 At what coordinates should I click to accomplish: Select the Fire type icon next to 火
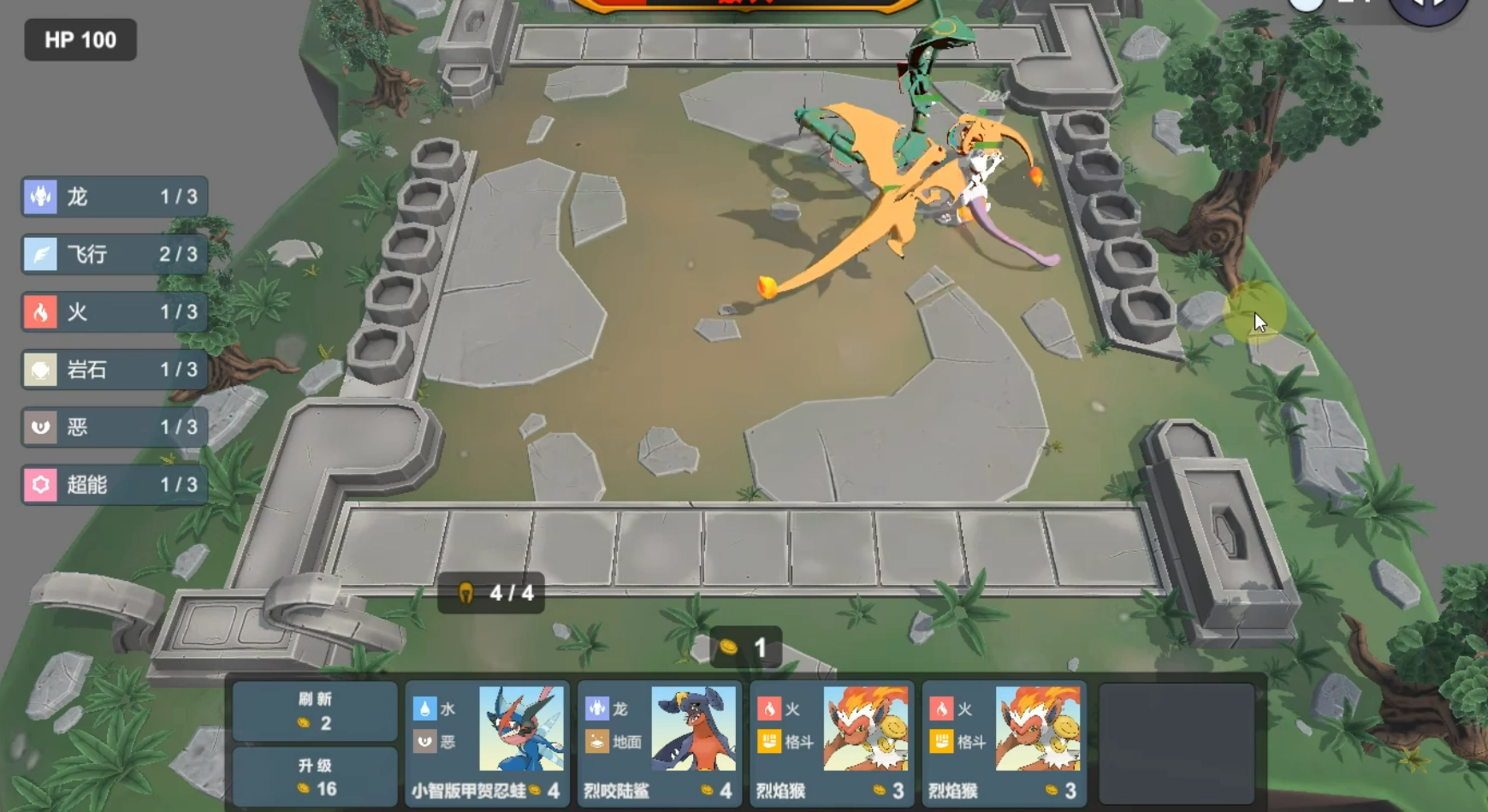[x=38, y=311]
